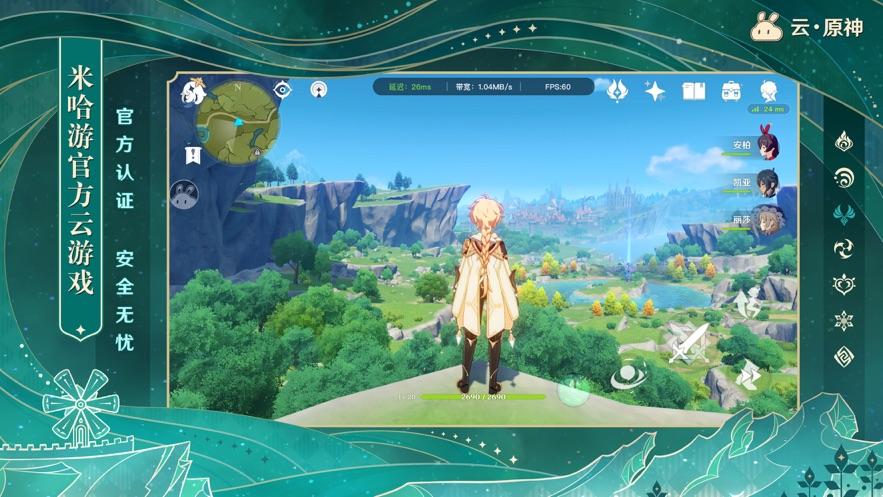This screenshot has width=883, height=497.
Task: Open the Paimon menu icon
Action: 192,92
